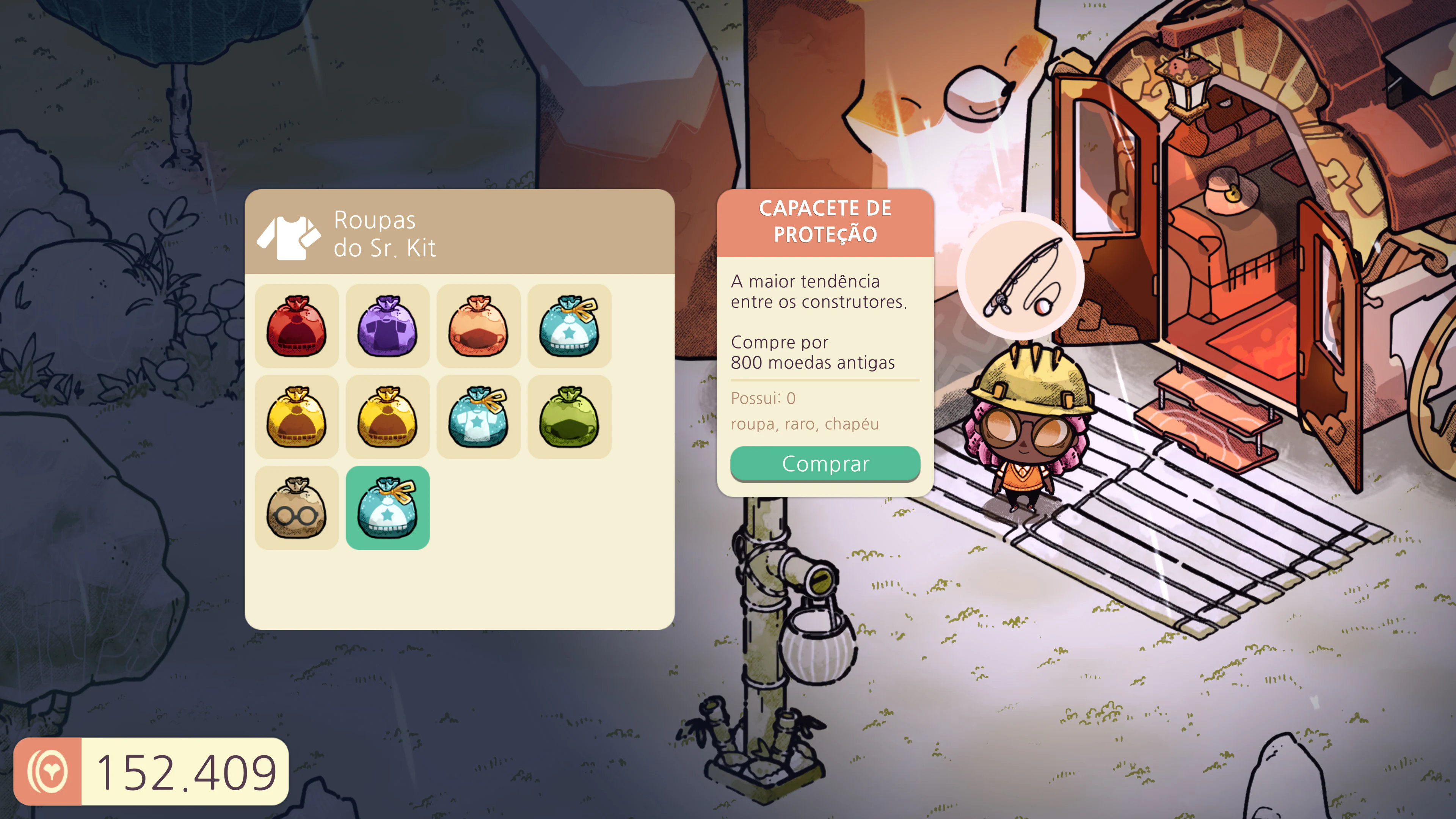Click the shirt icon in the shop header

pos(288,237)
